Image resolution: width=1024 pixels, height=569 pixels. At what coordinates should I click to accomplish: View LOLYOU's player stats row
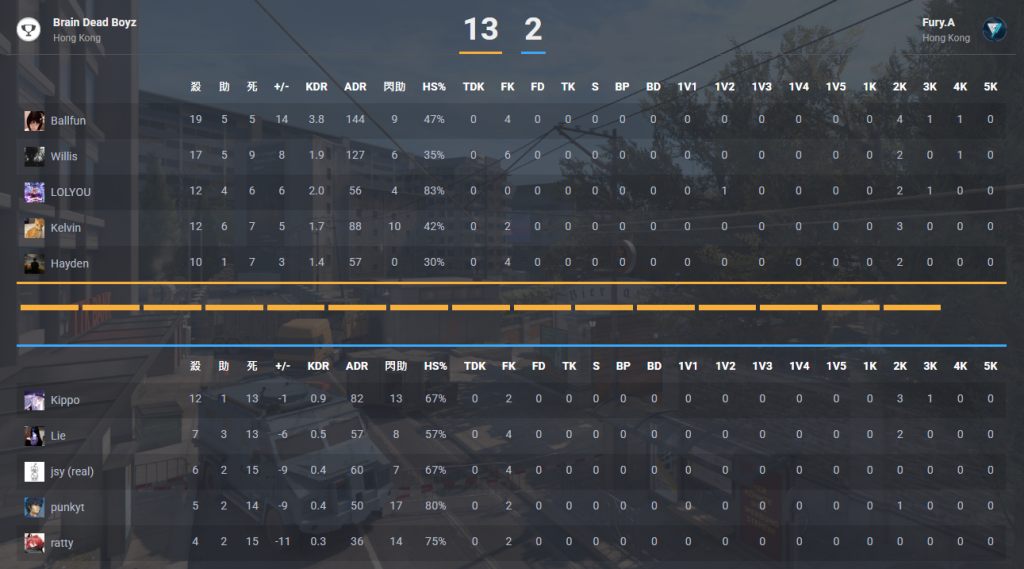(70, 192)
